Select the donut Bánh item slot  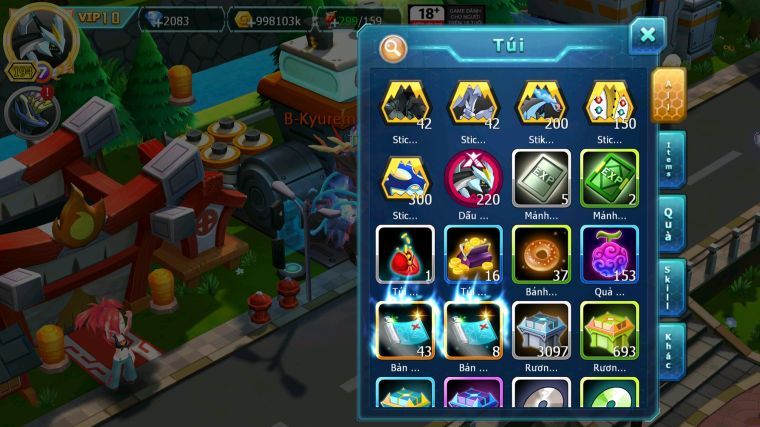541,254
